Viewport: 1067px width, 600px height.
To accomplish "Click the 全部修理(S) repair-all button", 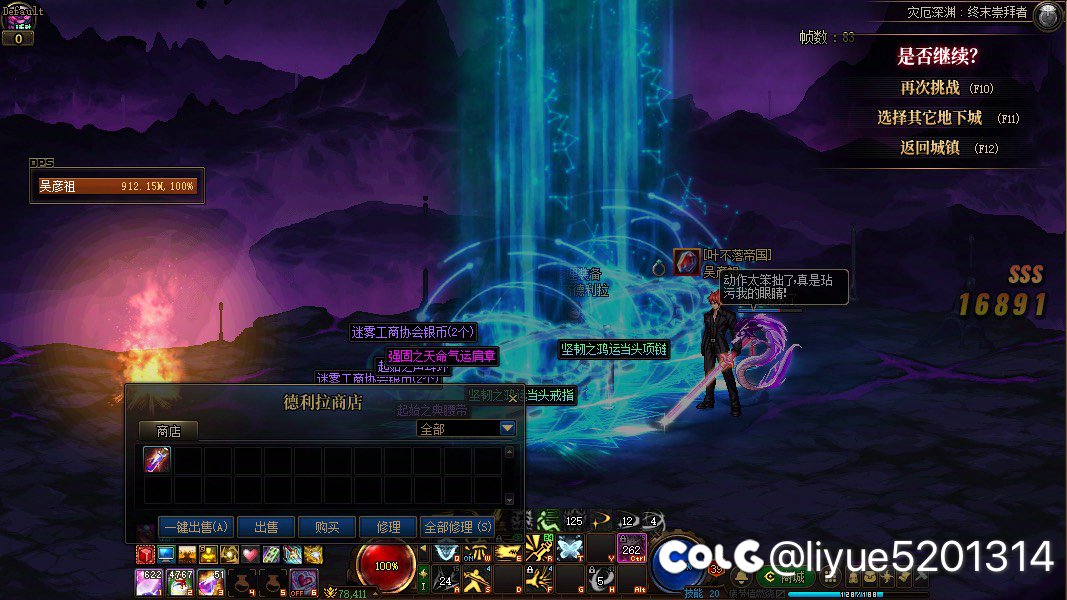I will tap(457, 527).
